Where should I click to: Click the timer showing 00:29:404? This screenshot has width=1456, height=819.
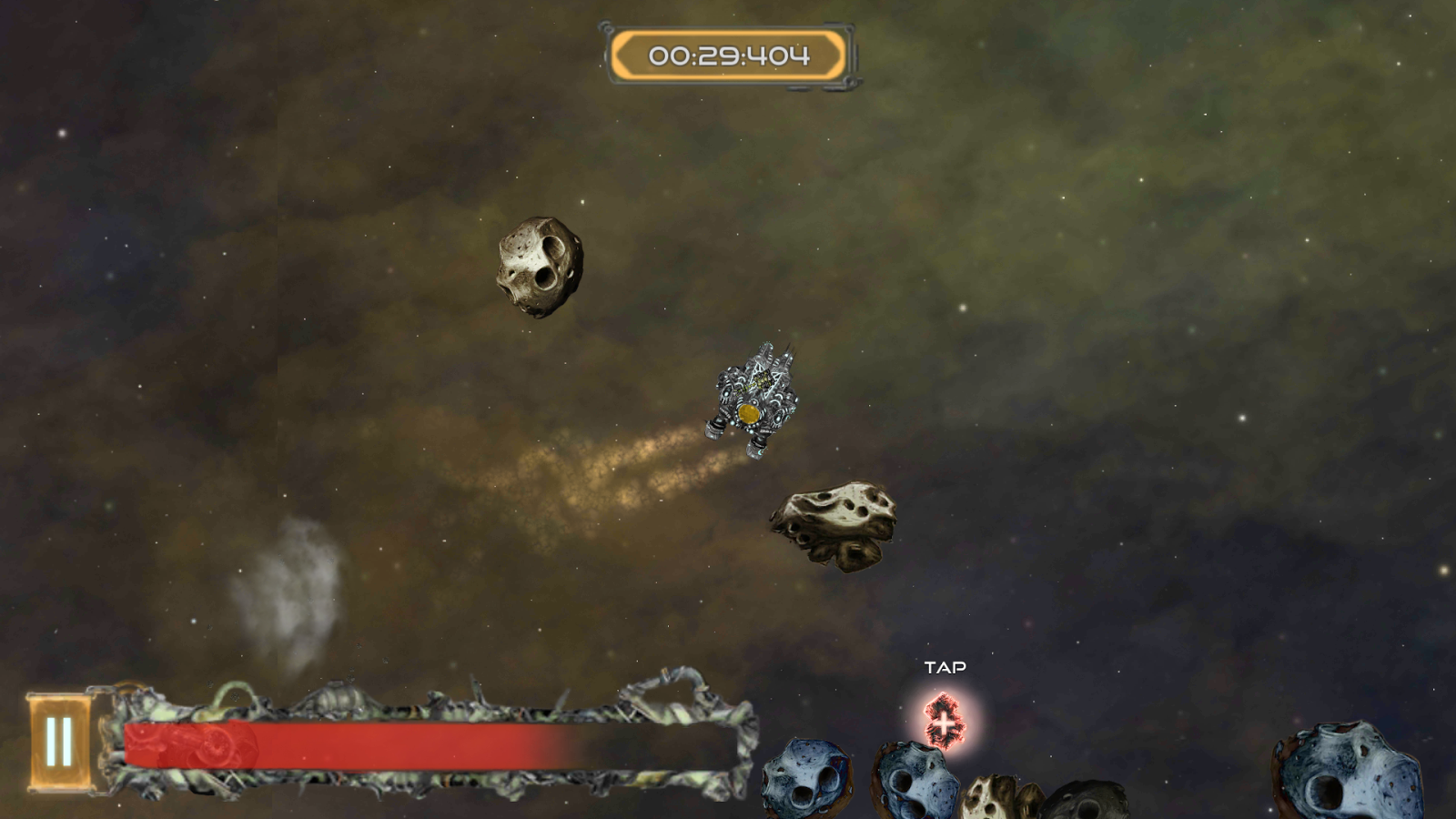coord(728,55)
